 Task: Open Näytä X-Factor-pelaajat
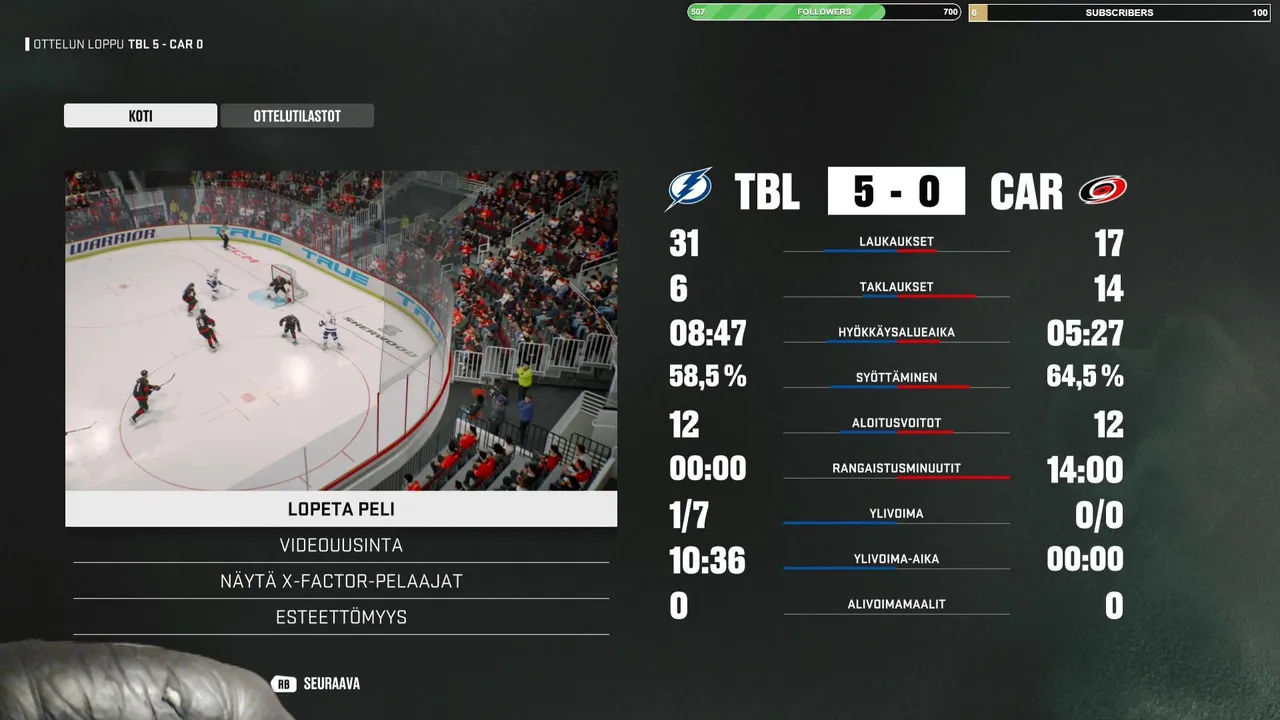[x=341, y=581]
